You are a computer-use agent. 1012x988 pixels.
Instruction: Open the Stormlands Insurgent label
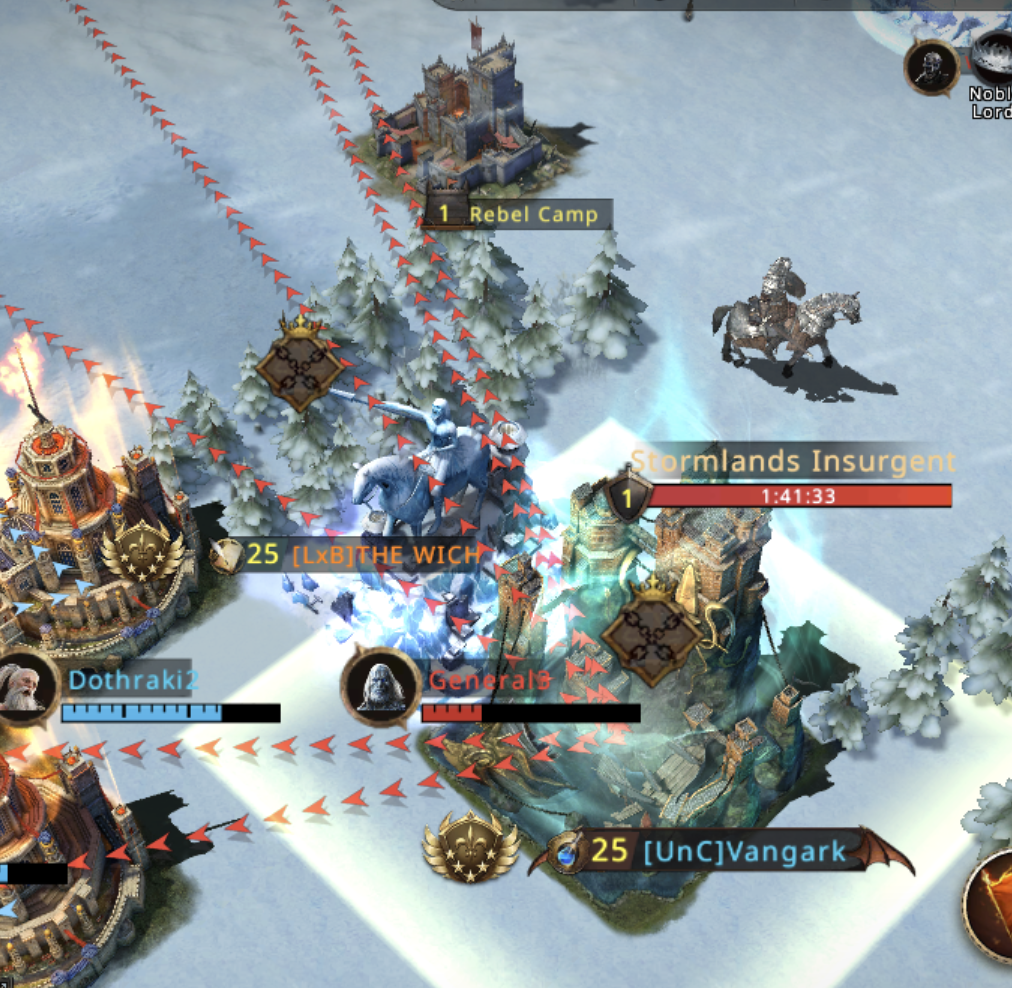(792, 462)
